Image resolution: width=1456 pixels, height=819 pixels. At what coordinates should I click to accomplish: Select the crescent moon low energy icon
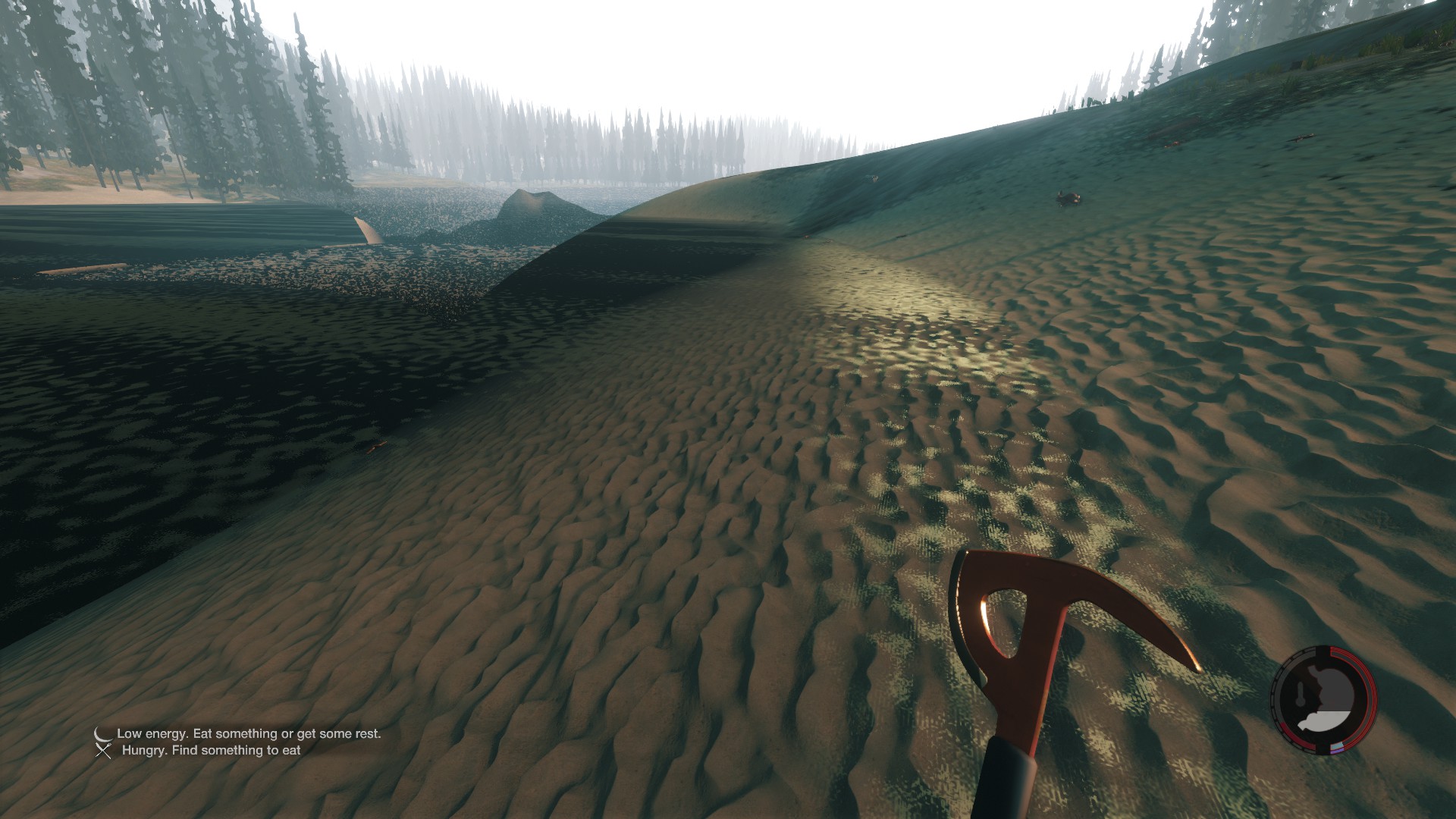pos(102,733)
